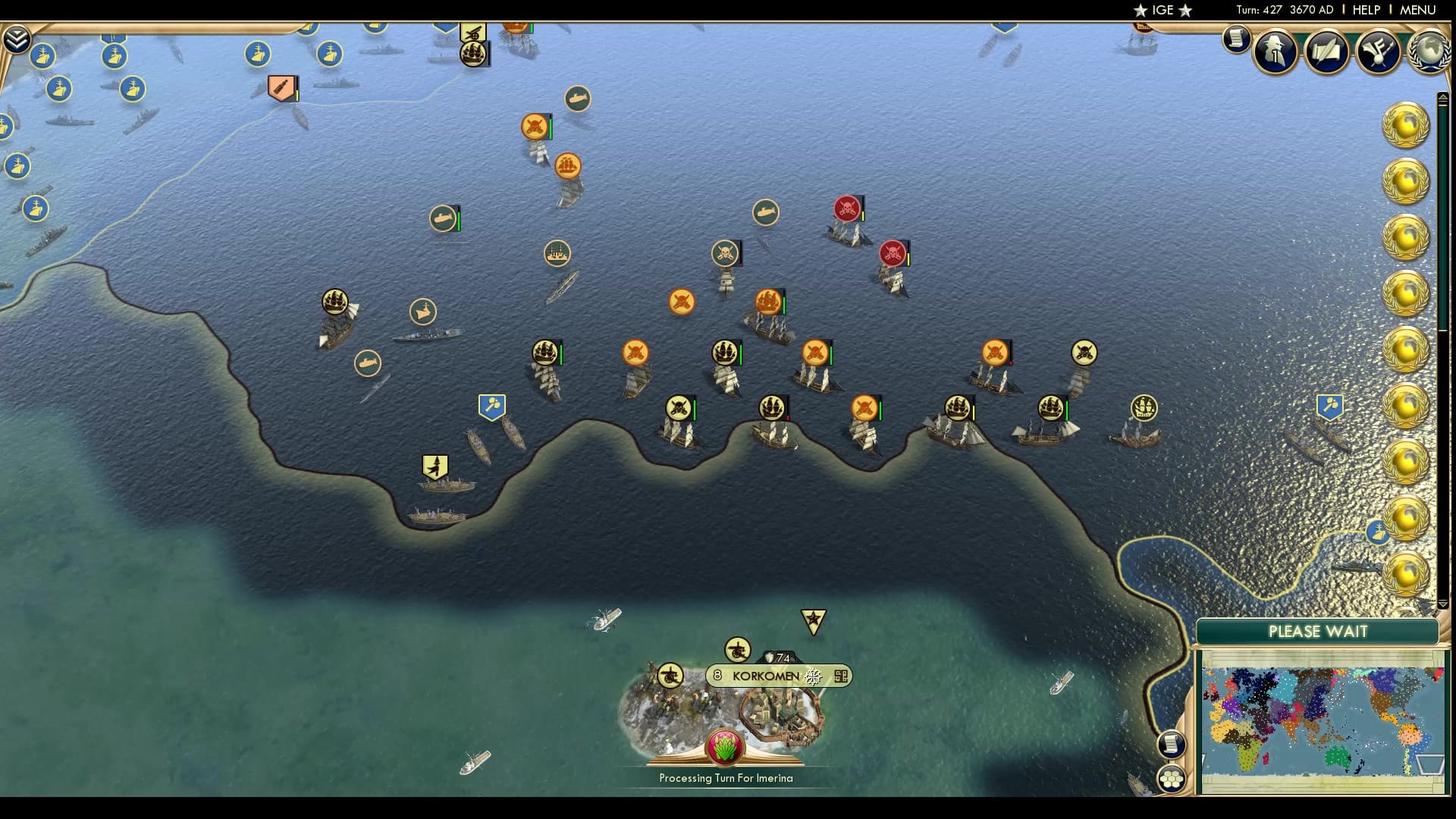This screenshot has height=819, width=1456.
Task: Toggle the snowflake icon on the Korkomen banner
Action: (812, 675)
